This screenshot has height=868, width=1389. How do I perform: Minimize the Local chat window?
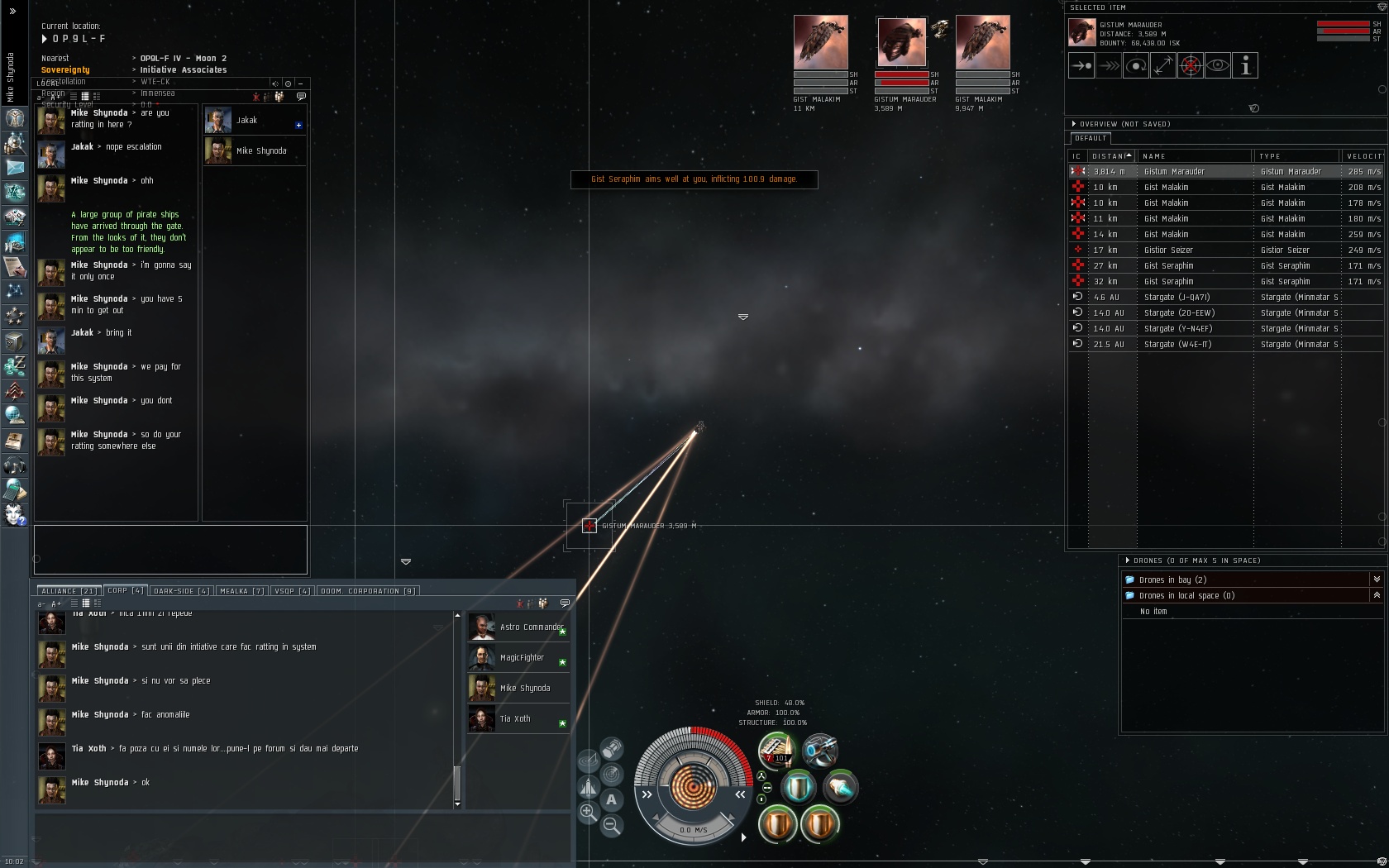(x=300, y=83)
